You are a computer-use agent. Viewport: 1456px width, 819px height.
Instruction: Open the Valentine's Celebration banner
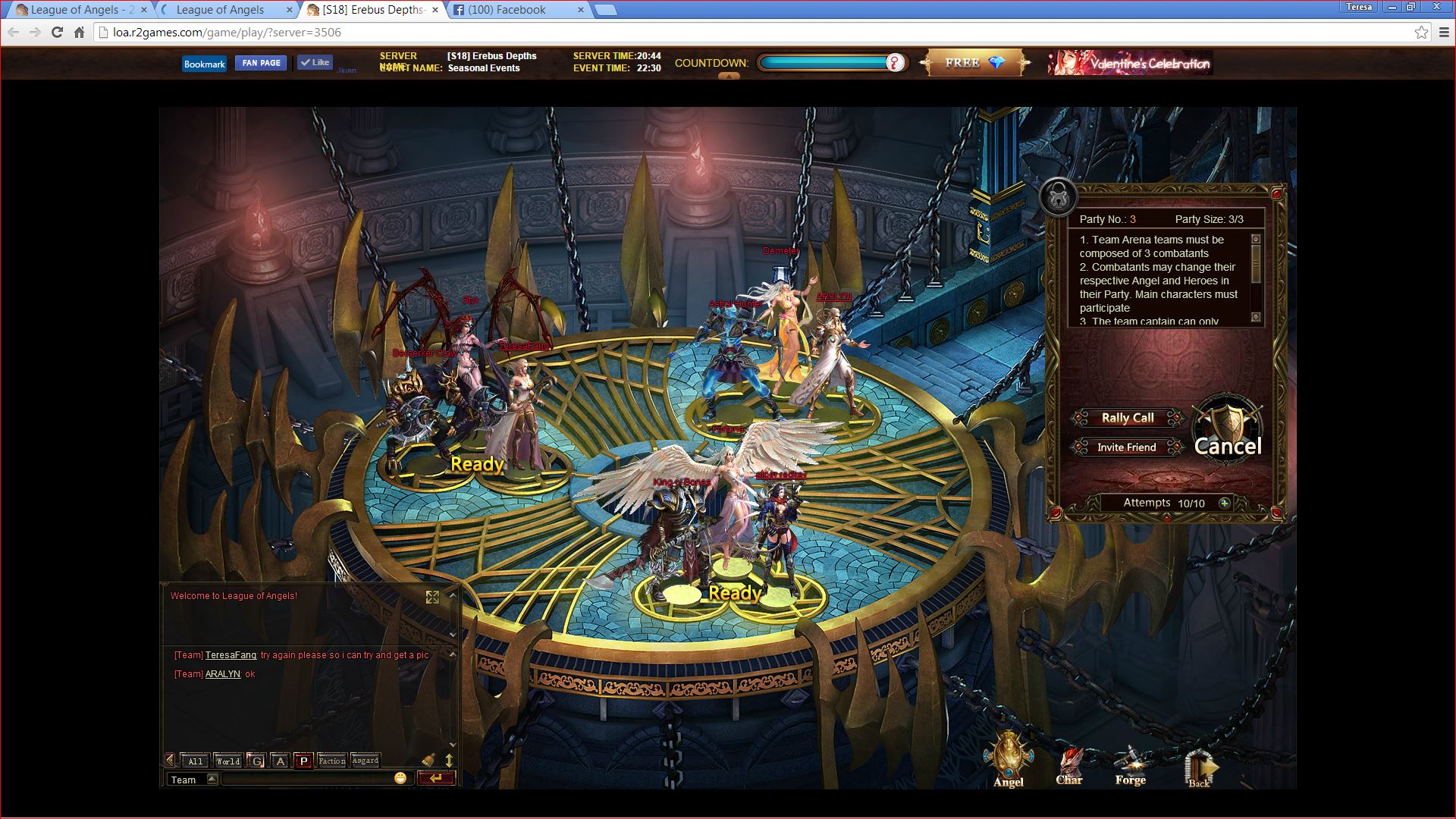[x=1130, y=63]
